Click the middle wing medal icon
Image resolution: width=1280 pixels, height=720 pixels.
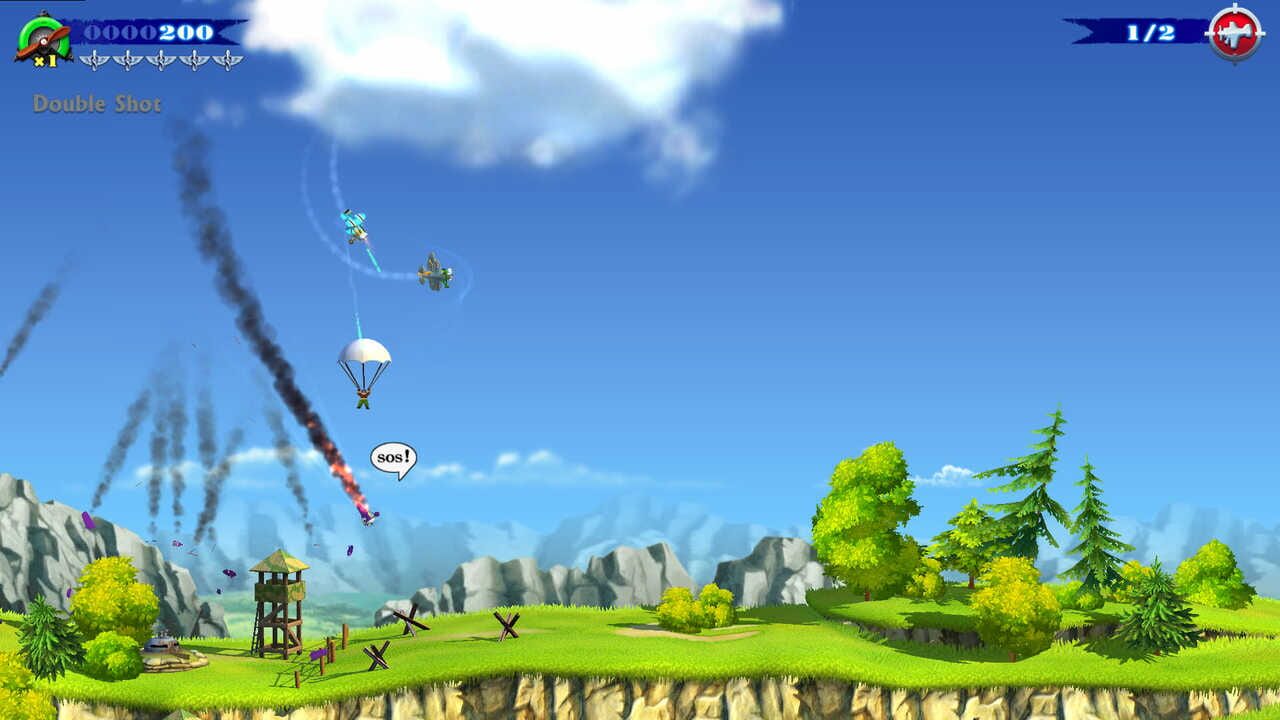click(161, 60)
